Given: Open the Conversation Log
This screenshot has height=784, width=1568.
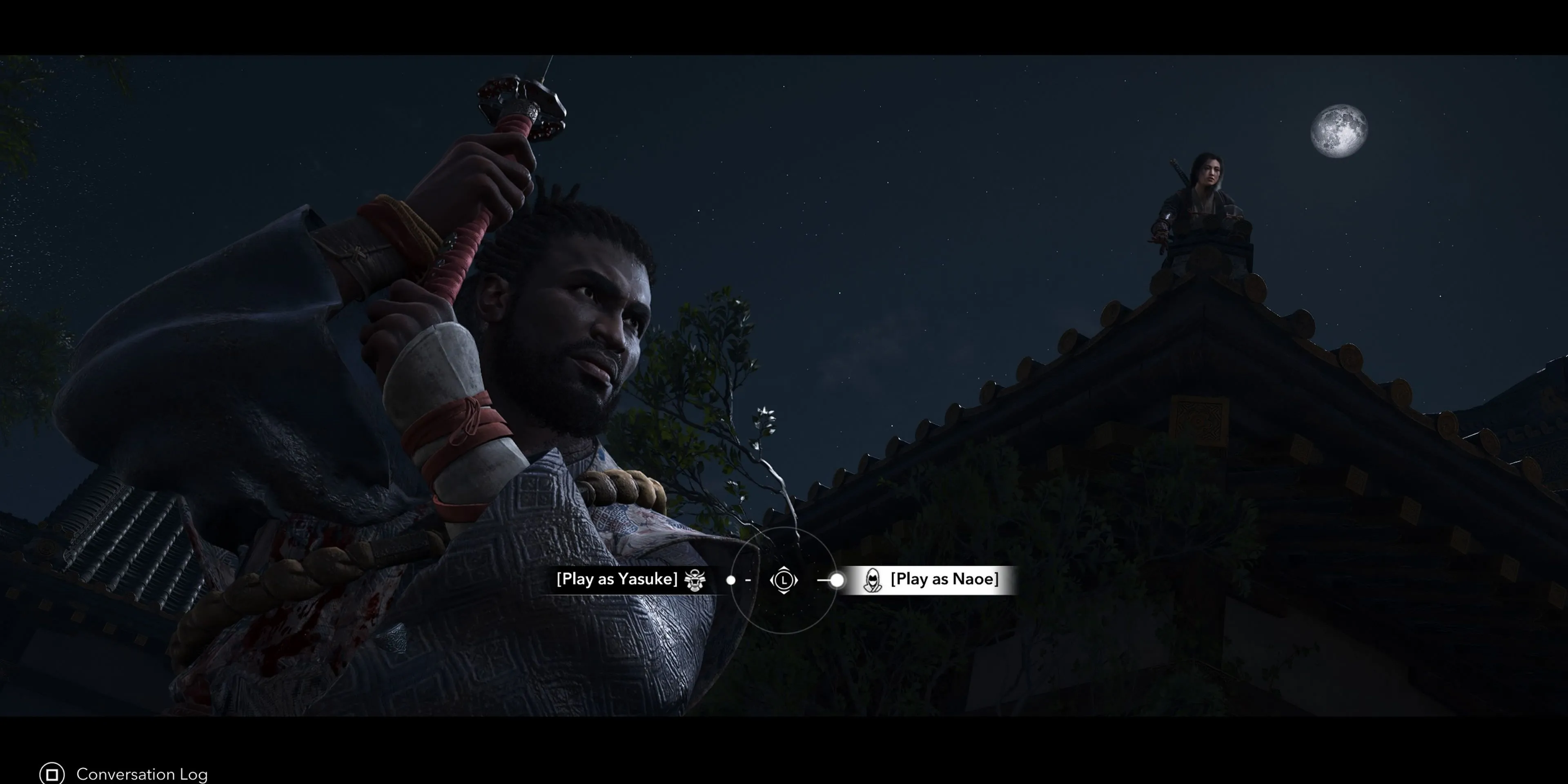Looking at the screenshot, I should pos(141,774).
